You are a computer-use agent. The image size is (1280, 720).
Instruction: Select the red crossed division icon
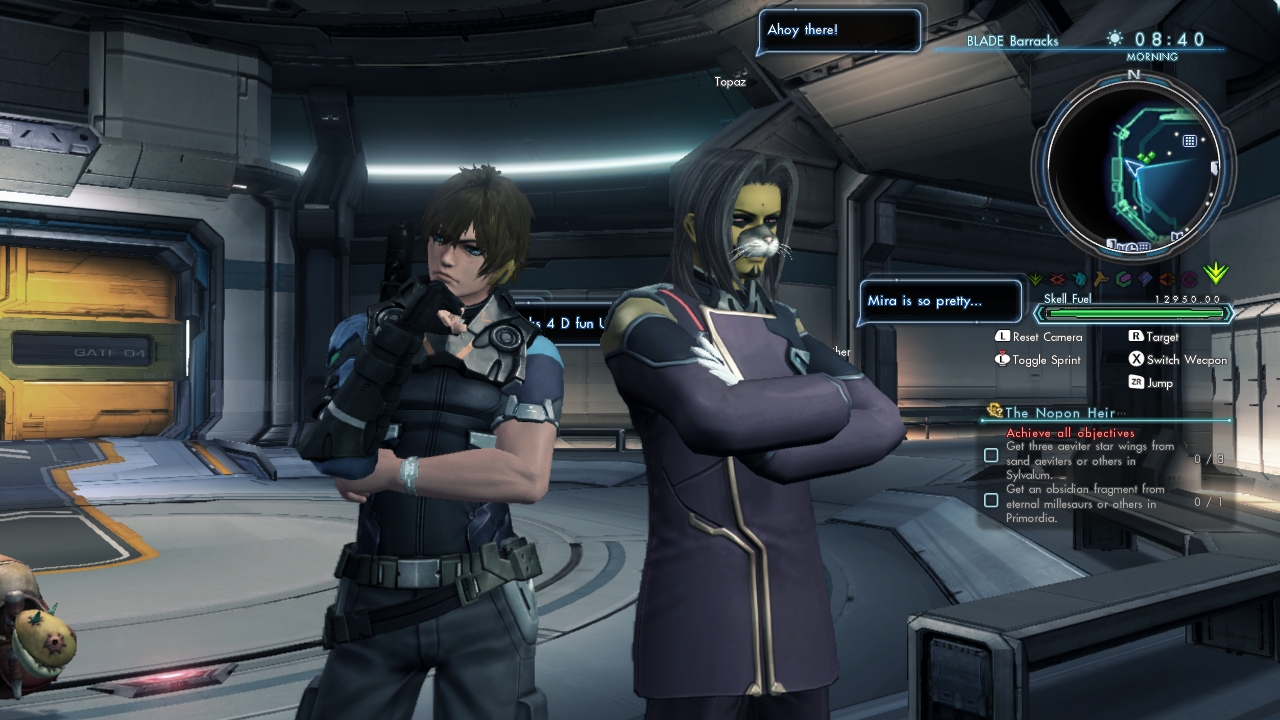(x=1057, y=280)
